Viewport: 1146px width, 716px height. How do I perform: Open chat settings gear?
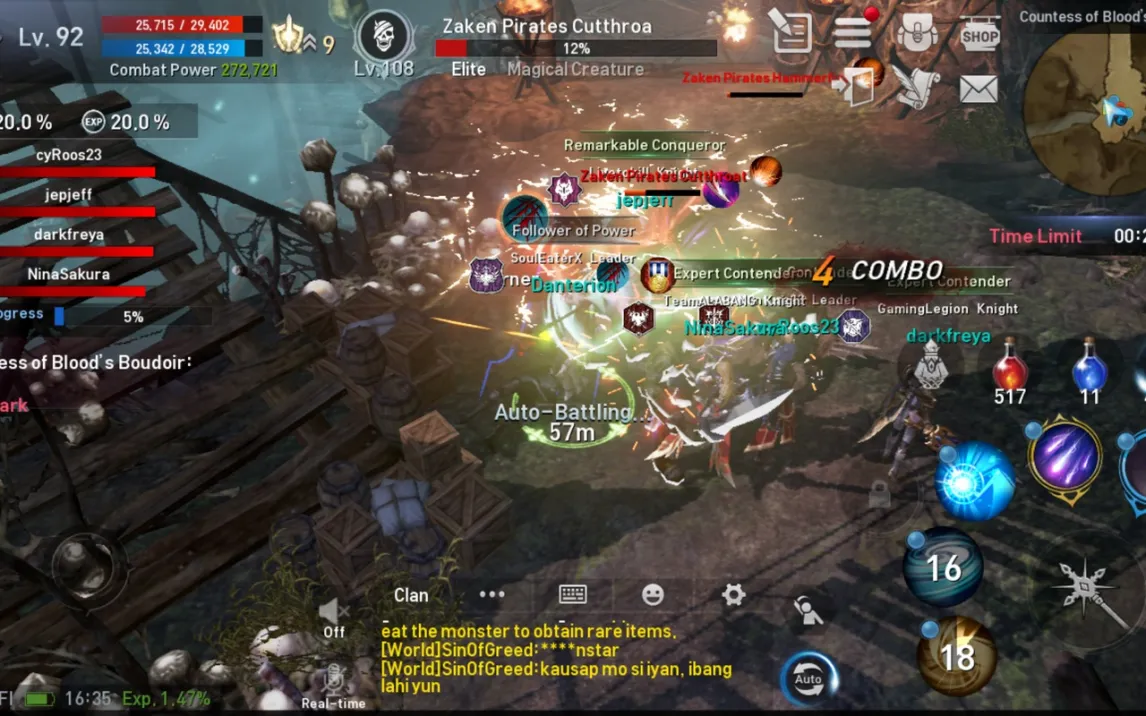pos(733,595)
